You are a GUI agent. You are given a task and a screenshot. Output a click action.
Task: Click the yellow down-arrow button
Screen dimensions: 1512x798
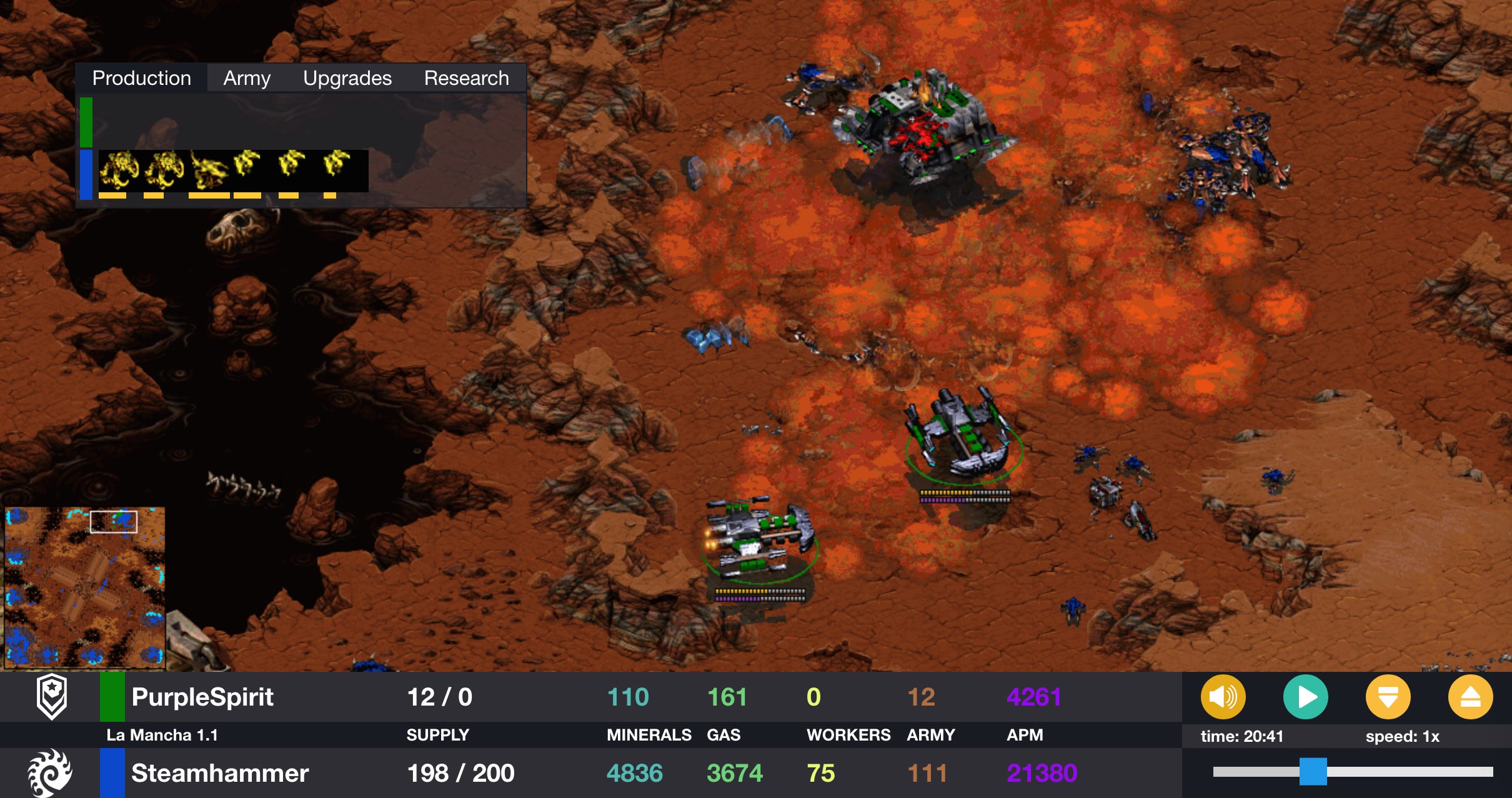point(1388,697)
